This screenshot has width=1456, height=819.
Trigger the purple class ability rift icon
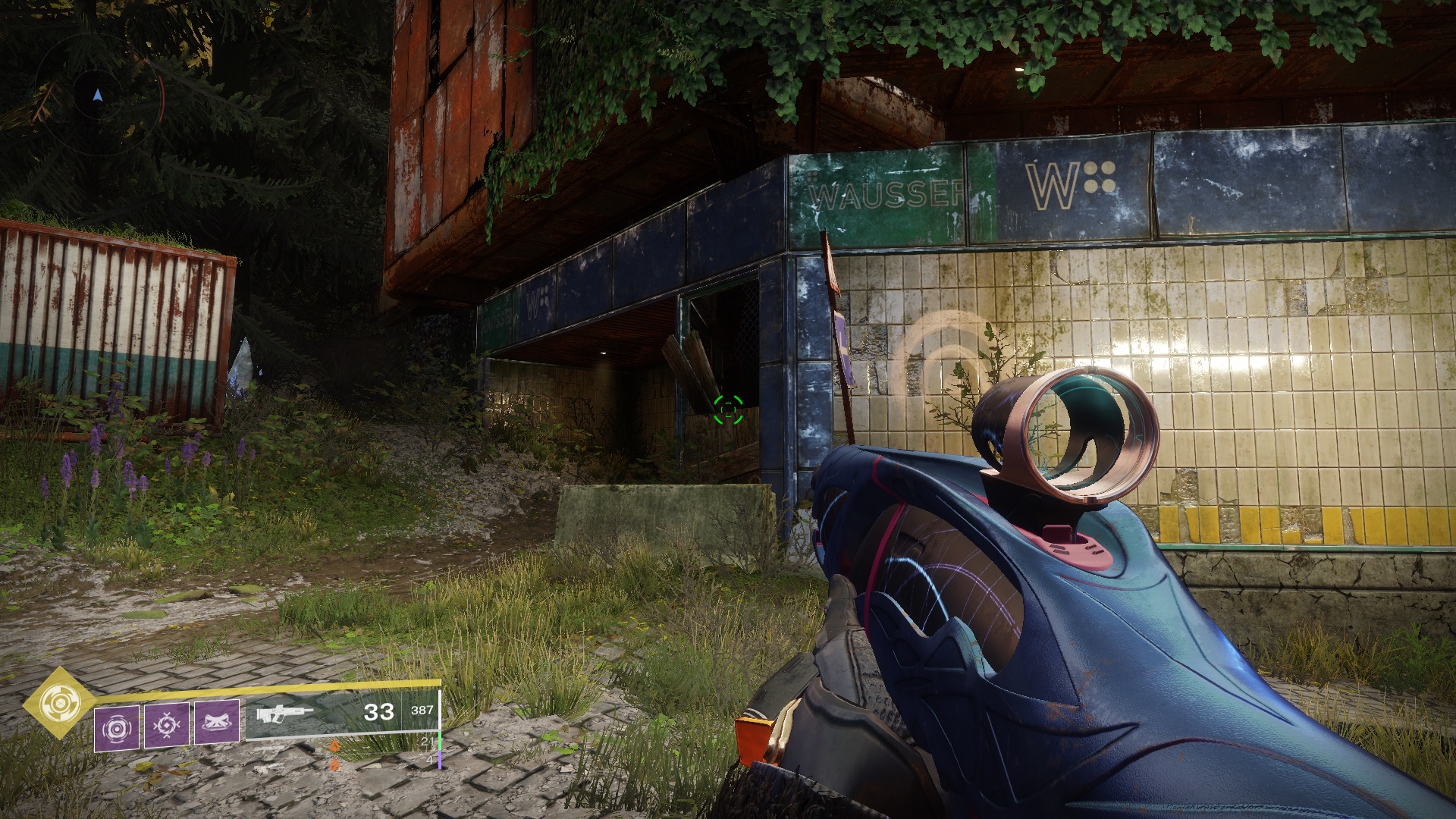[217, 723]
